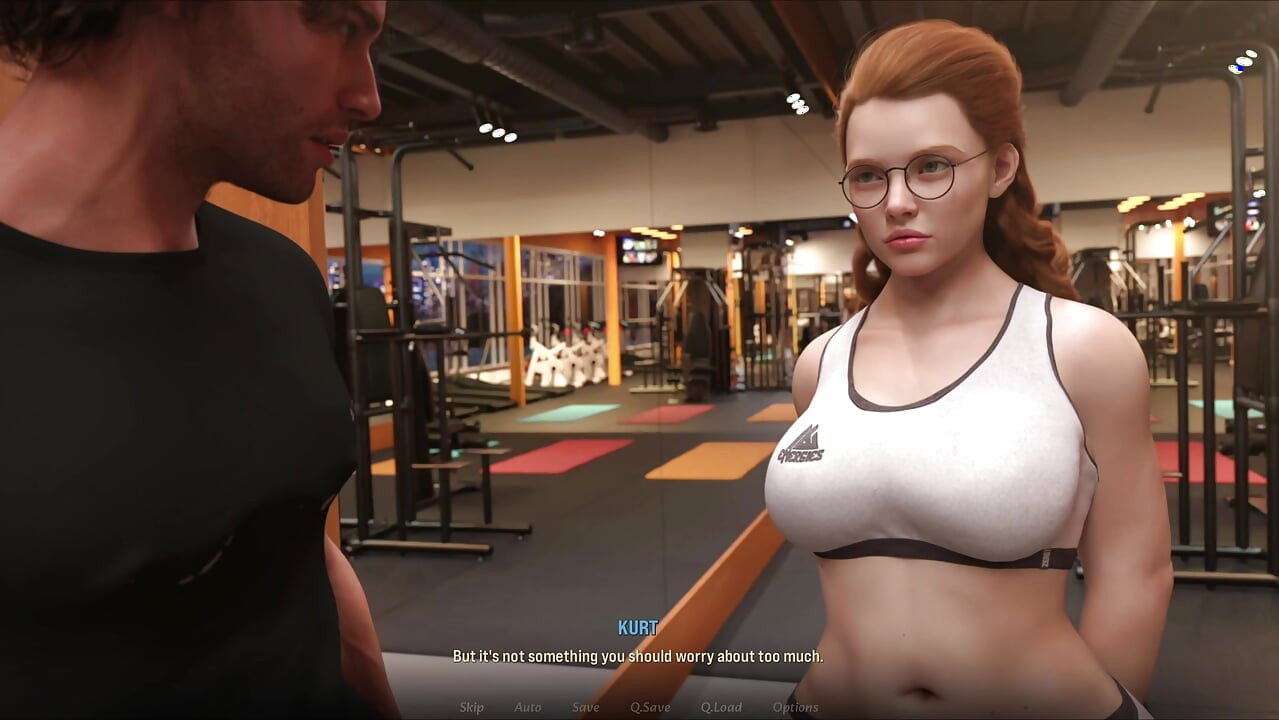Click the Skip dialogue button
The height and width of the screenshot is (720, 1279).
(x=471, y=707)
